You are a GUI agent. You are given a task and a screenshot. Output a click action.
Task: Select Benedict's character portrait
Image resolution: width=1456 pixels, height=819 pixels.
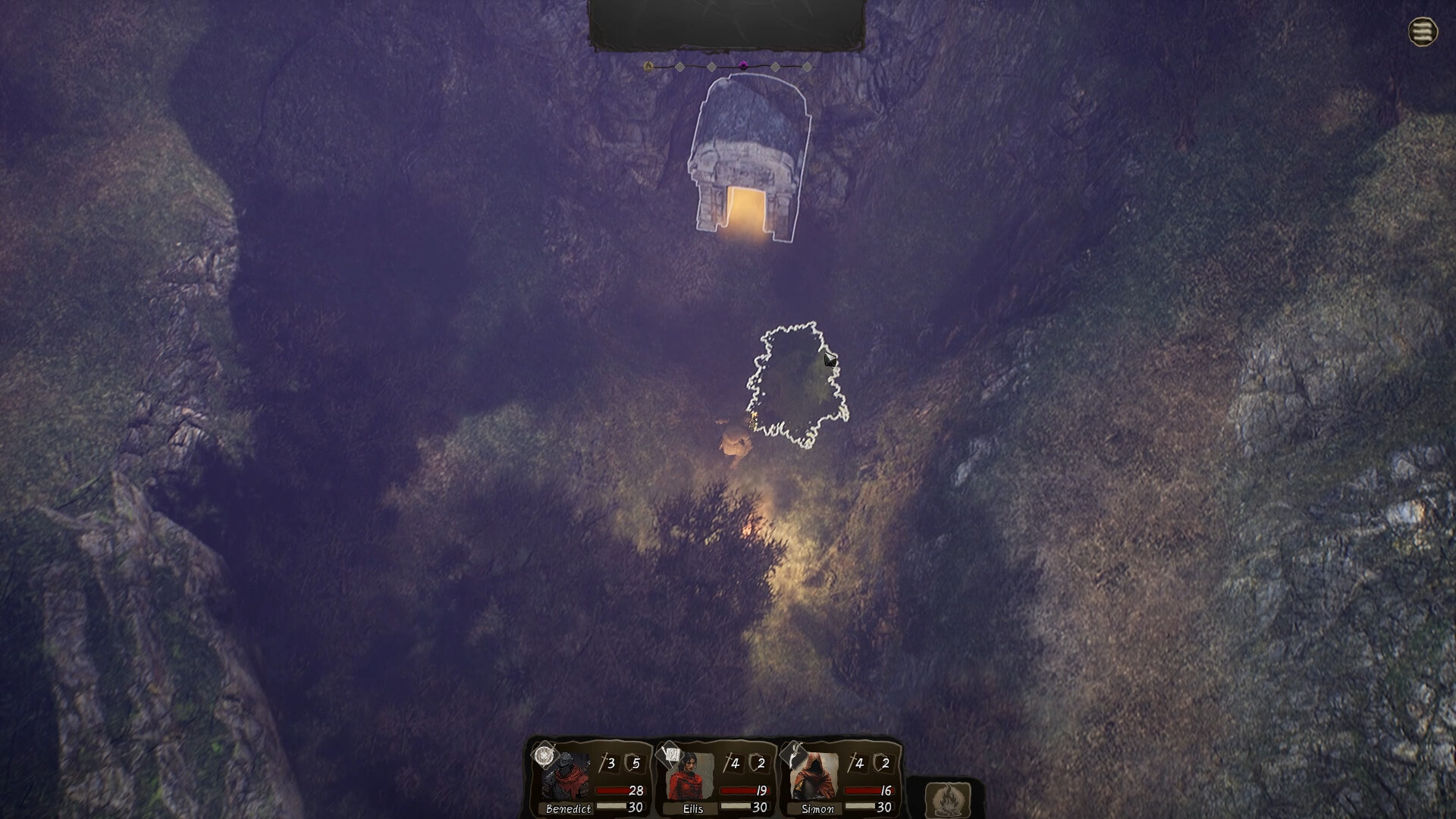coord(565,779)
